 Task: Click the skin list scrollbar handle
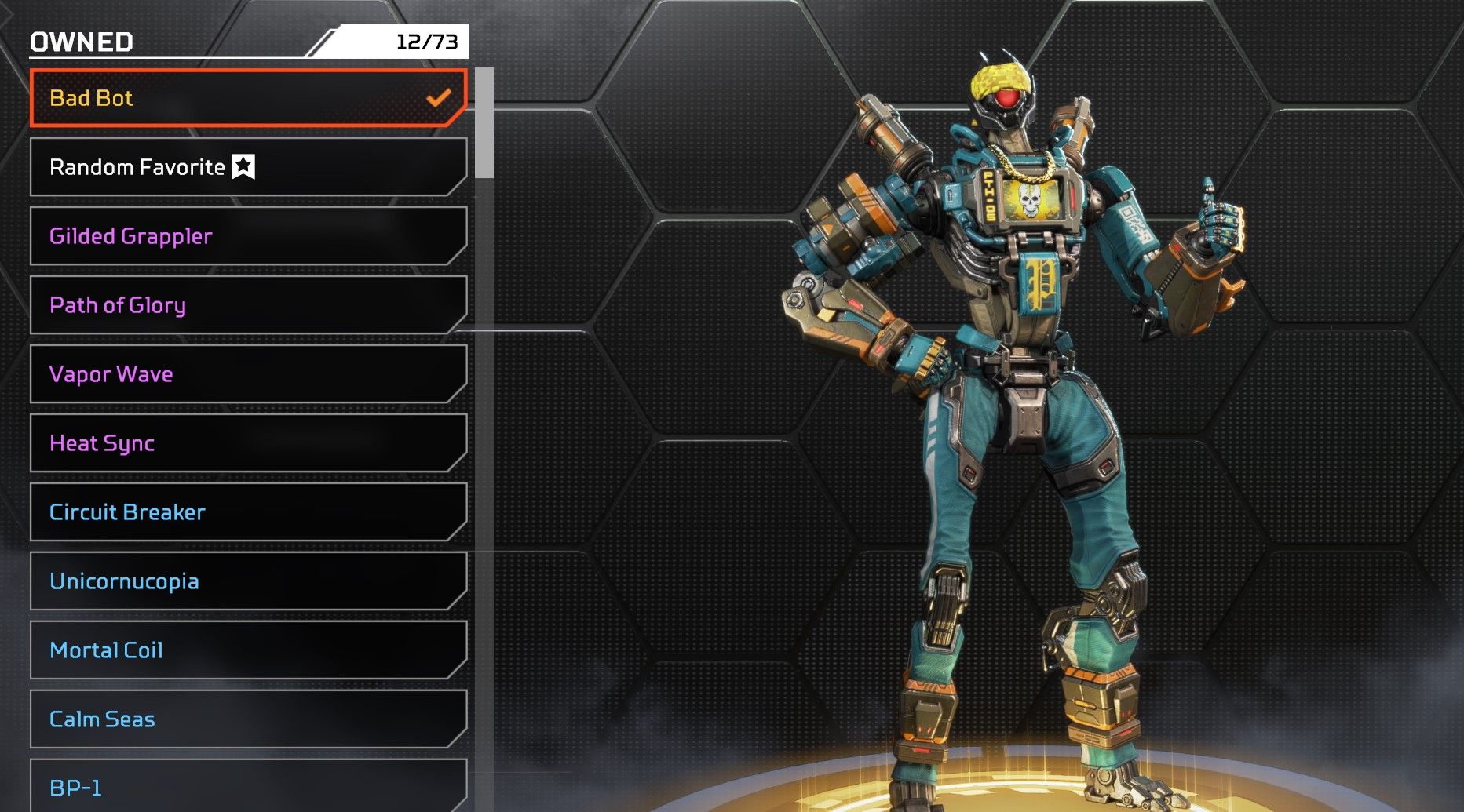[x=484, y=123]
